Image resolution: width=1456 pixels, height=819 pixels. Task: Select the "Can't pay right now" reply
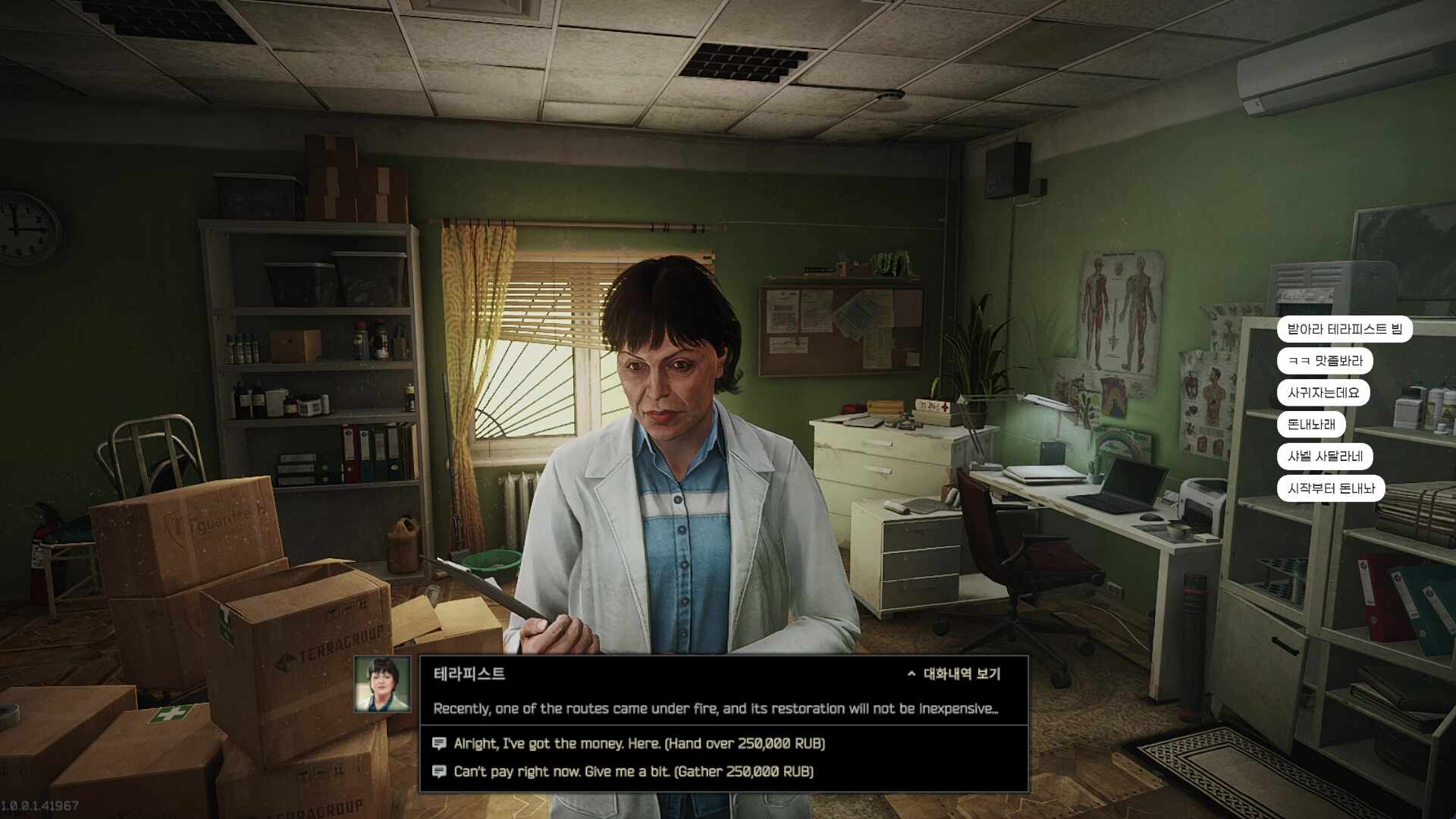tap(632, 771)
